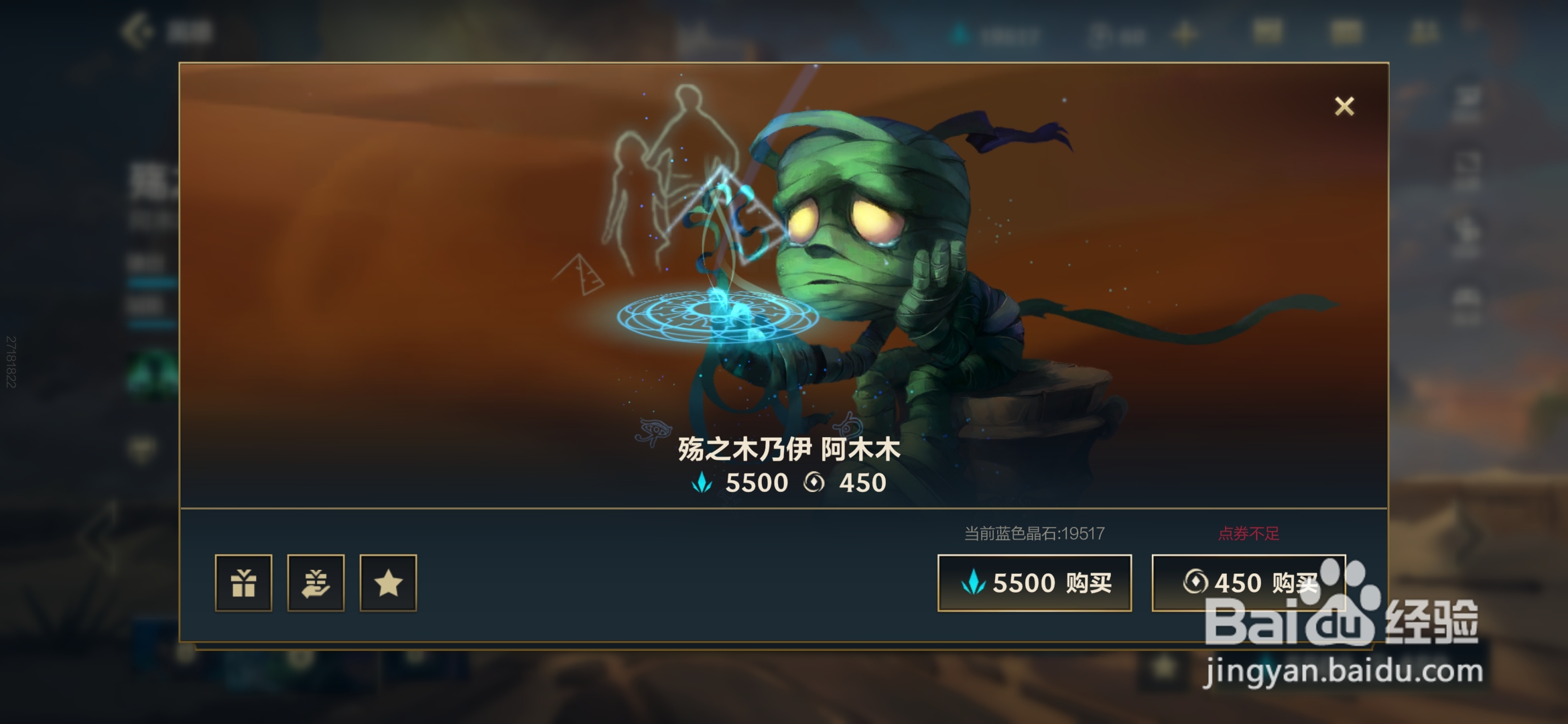Close the skin purchase dialog

1344,106
